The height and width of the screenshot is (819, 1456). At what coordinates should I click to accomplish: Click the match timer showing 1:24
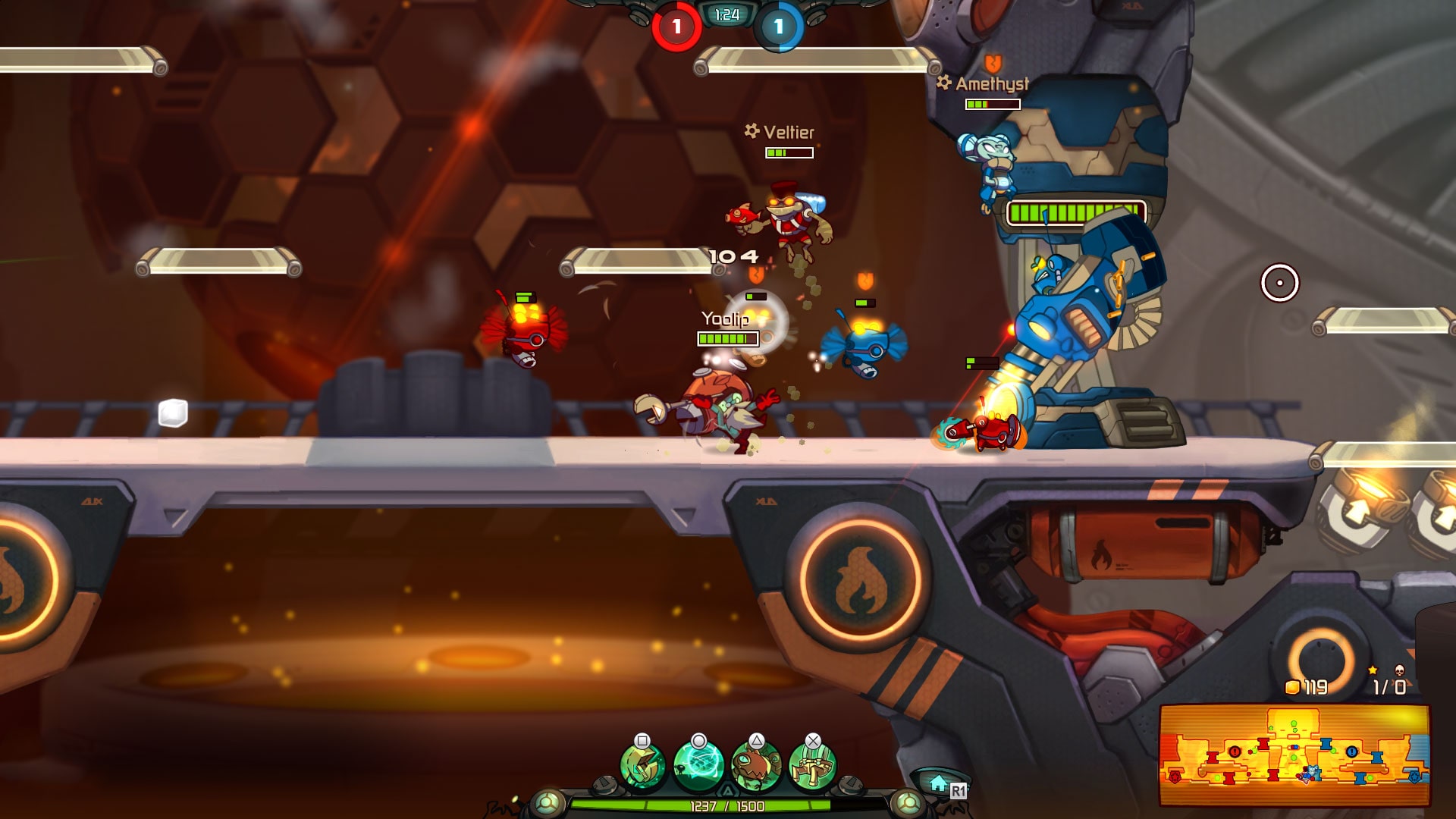[726, 12]
